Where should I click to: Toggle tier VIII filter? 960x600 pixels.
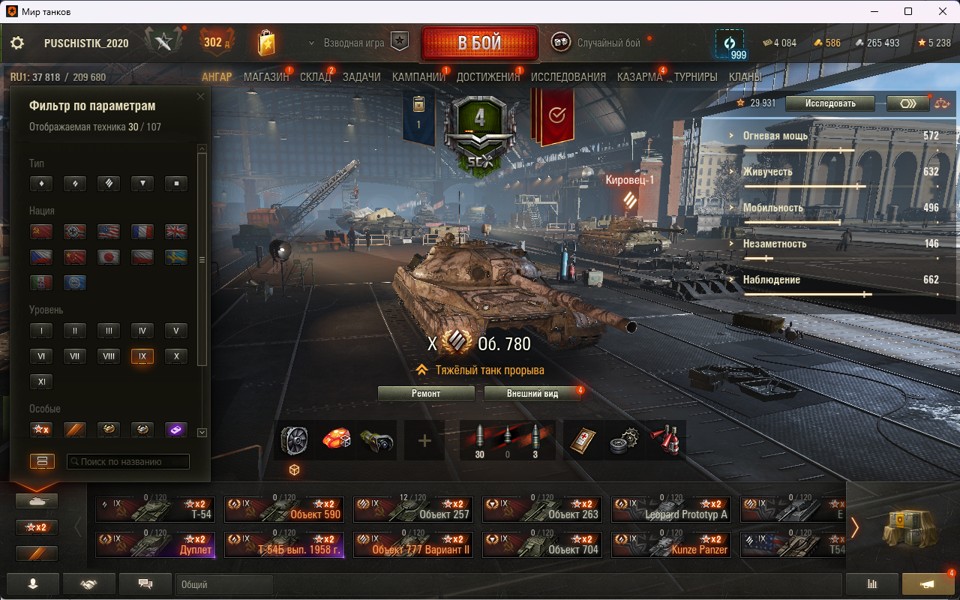[x=108, y=356]
